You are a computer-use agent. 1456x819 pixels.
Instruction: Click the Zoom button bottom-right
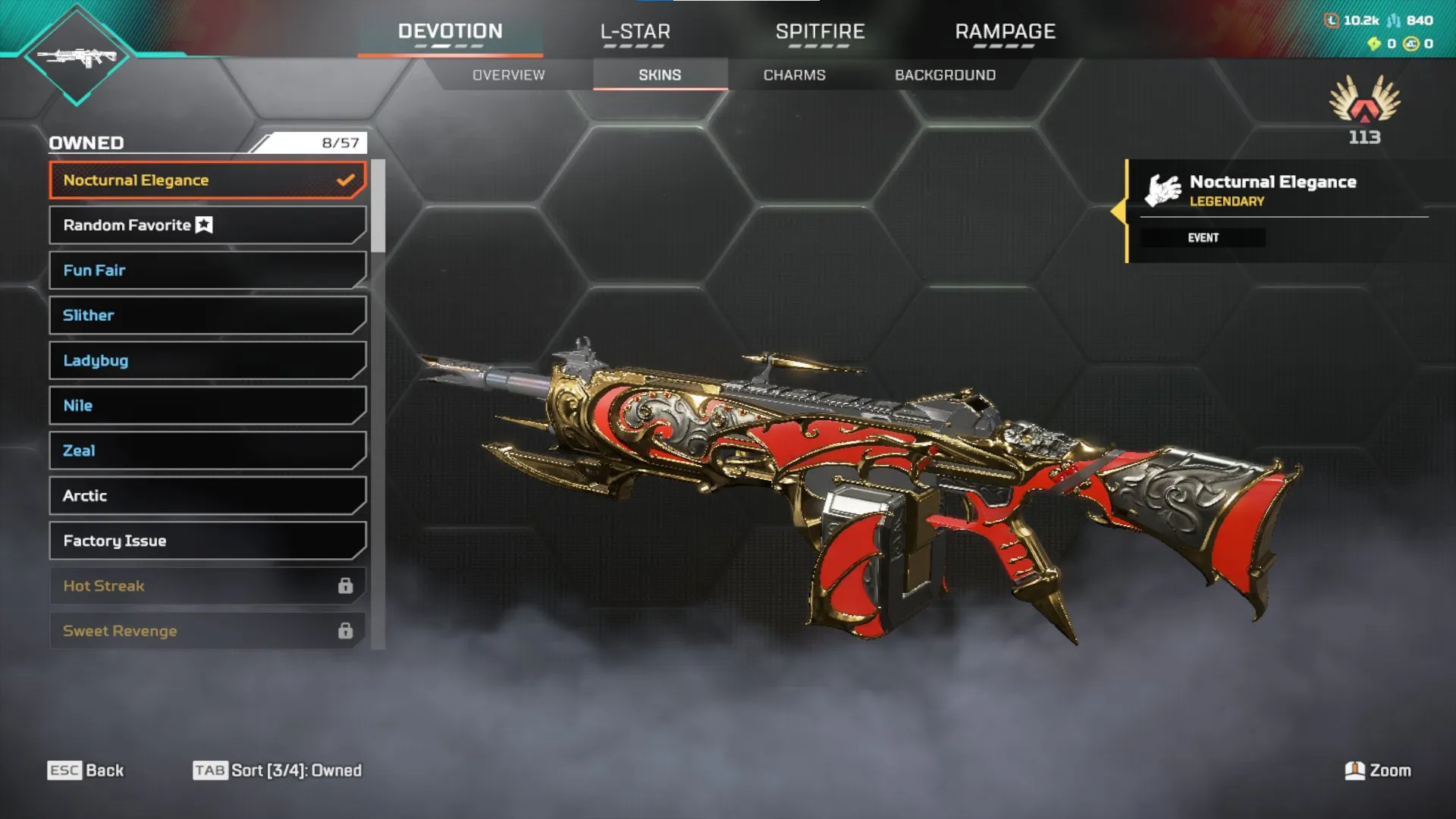pyautogui.click(x=1377, y=770)
